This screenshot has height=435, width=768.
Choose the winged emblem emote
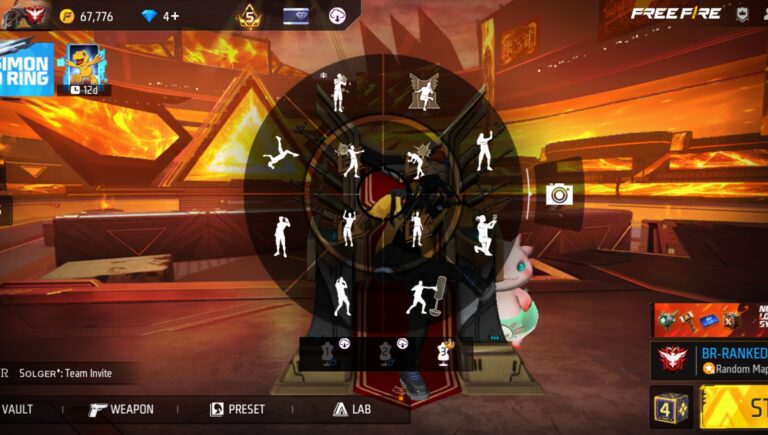(424, 91)
